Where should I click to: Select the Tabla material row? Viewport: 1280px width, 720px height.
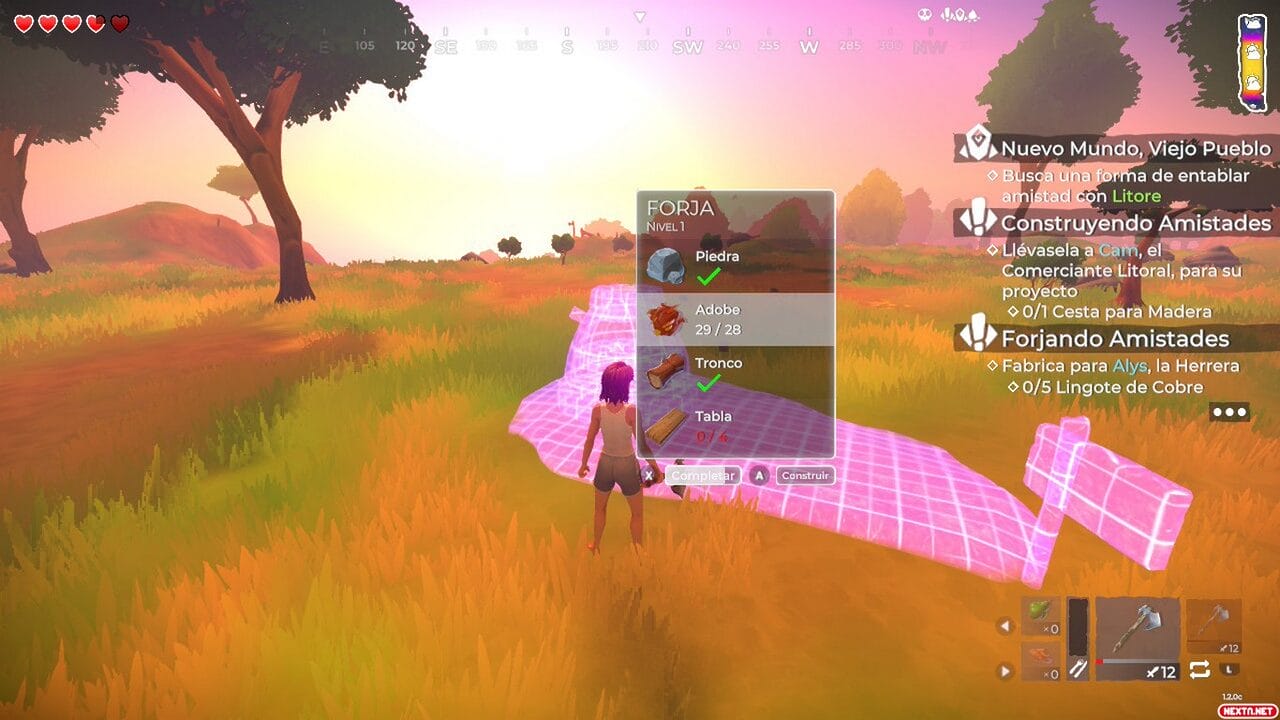[735, 426]
